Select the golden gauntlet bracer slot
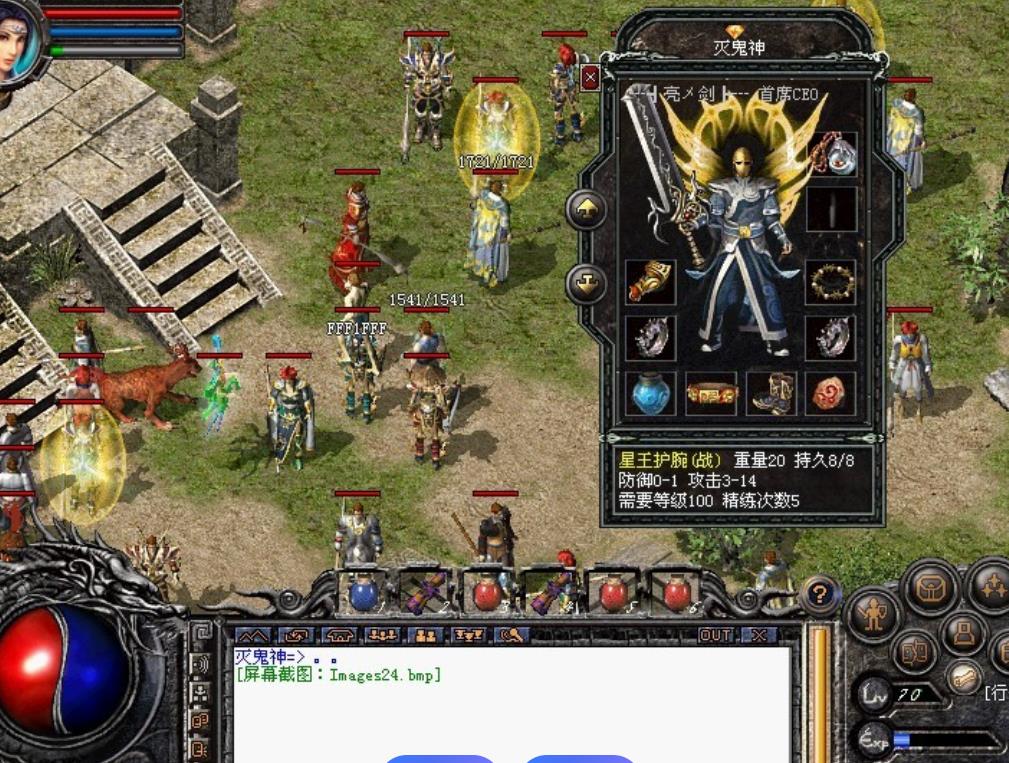 [650, 283]
